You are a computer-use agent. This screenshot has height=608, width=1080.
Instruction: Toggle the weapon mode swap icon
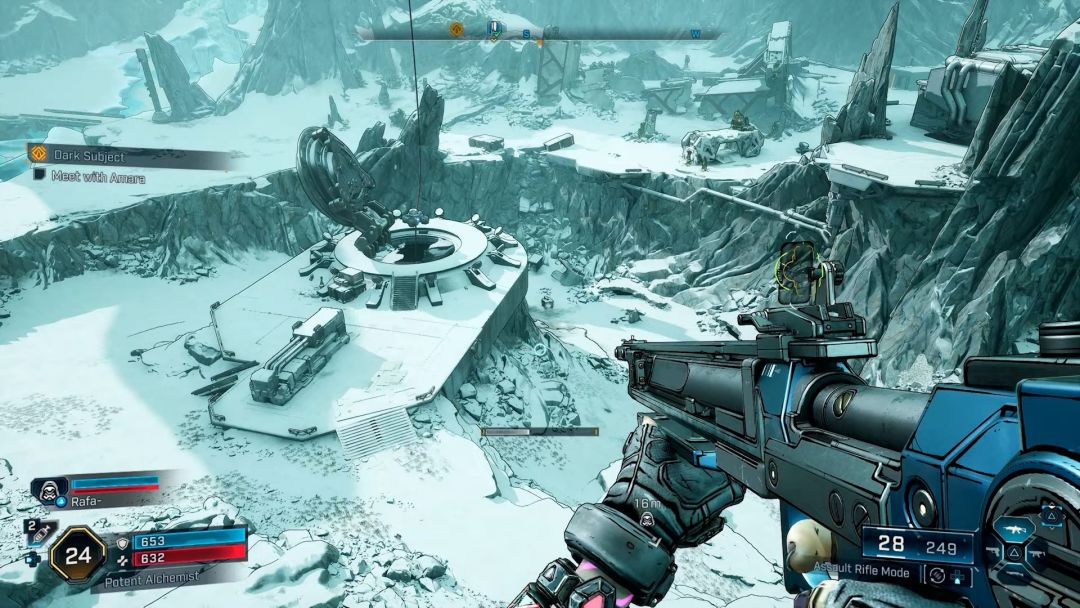[x=939, y=575]
